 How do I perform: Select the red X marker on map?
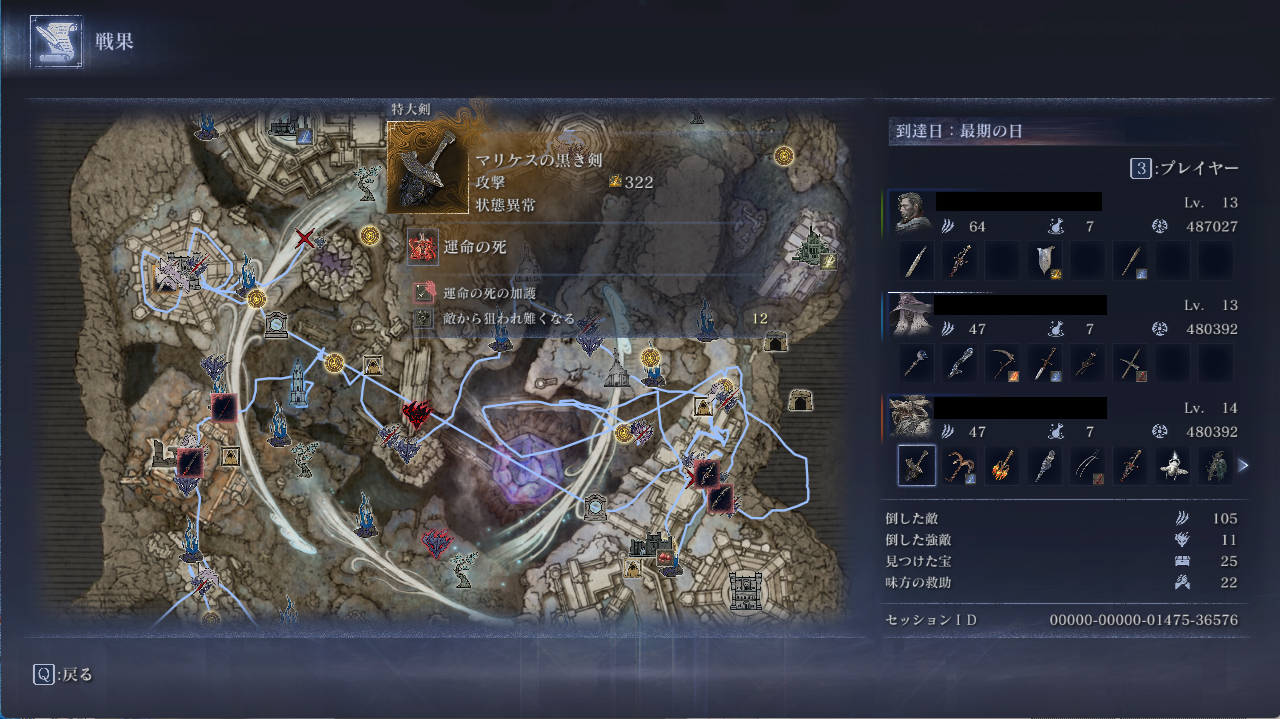[x=306, y=238]
